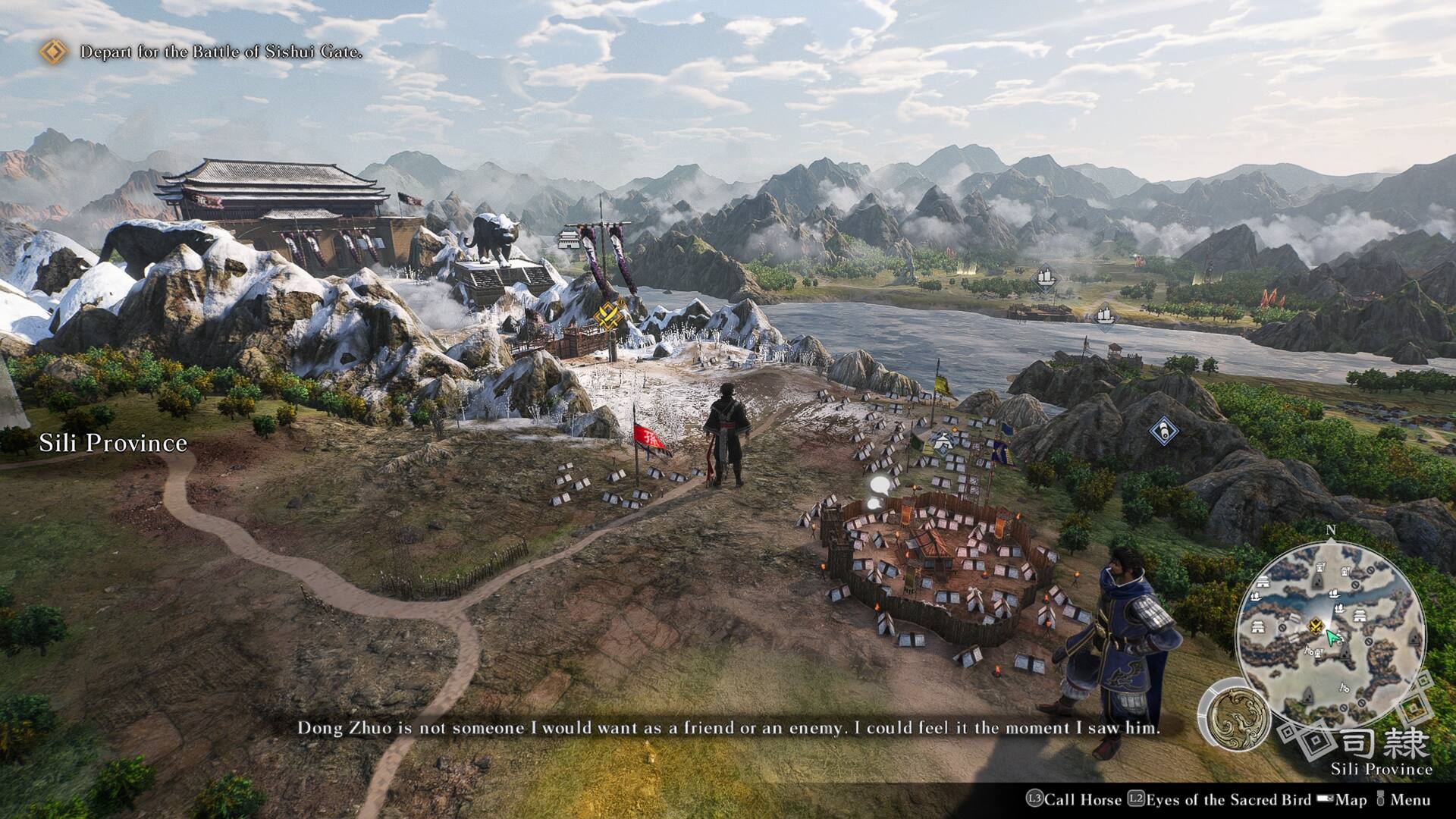Image resolution: width=1456 pixels, height=819 pixels.
Task: Activate Call Horse via the L3 prompt
Action: coord(1035,799)
